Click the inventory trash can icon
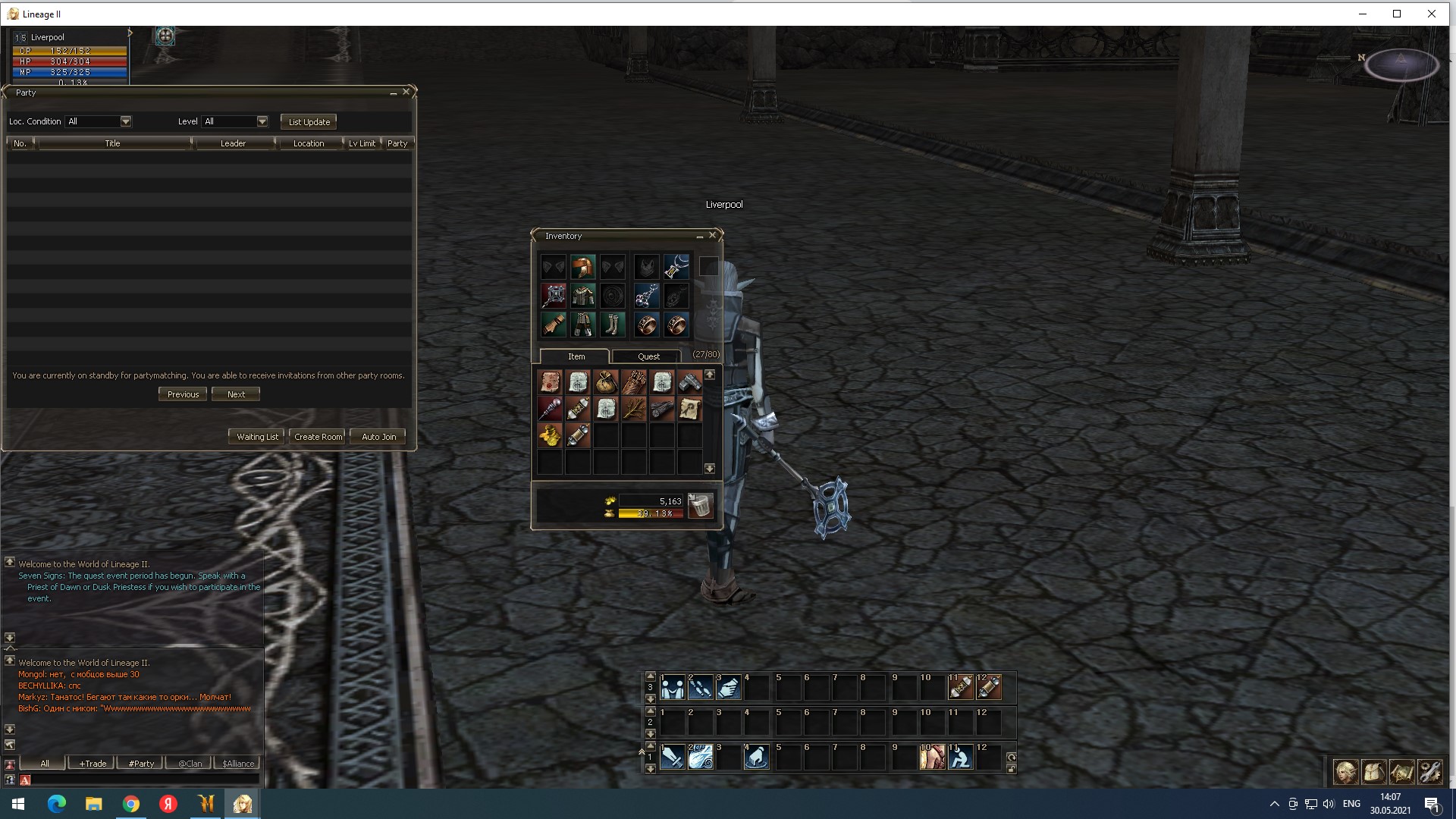Viewport: 1456px width, 819px height. tap(701, 506)
